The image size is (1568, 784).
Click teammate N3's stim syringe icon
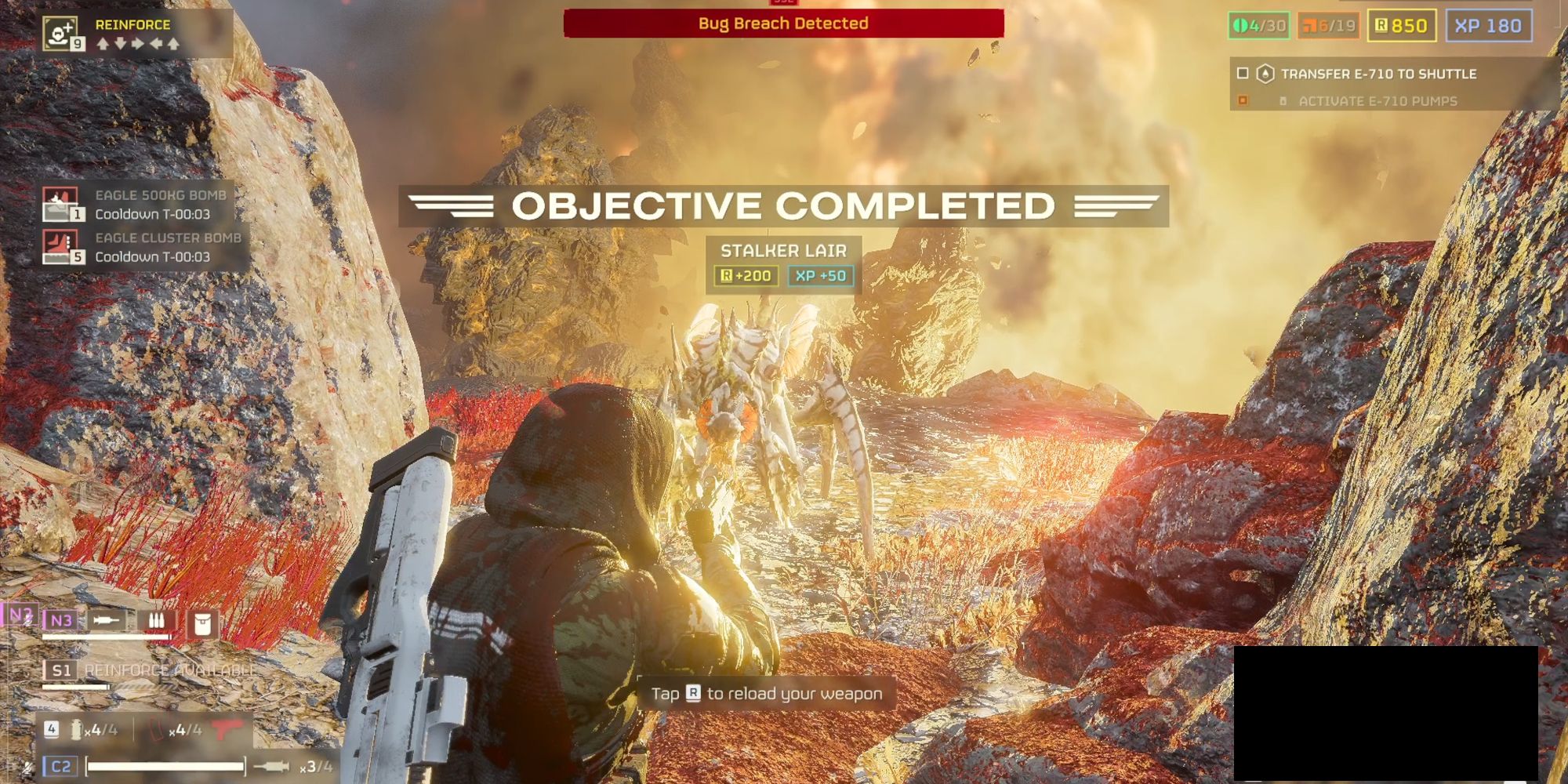[x=106, y=620]
